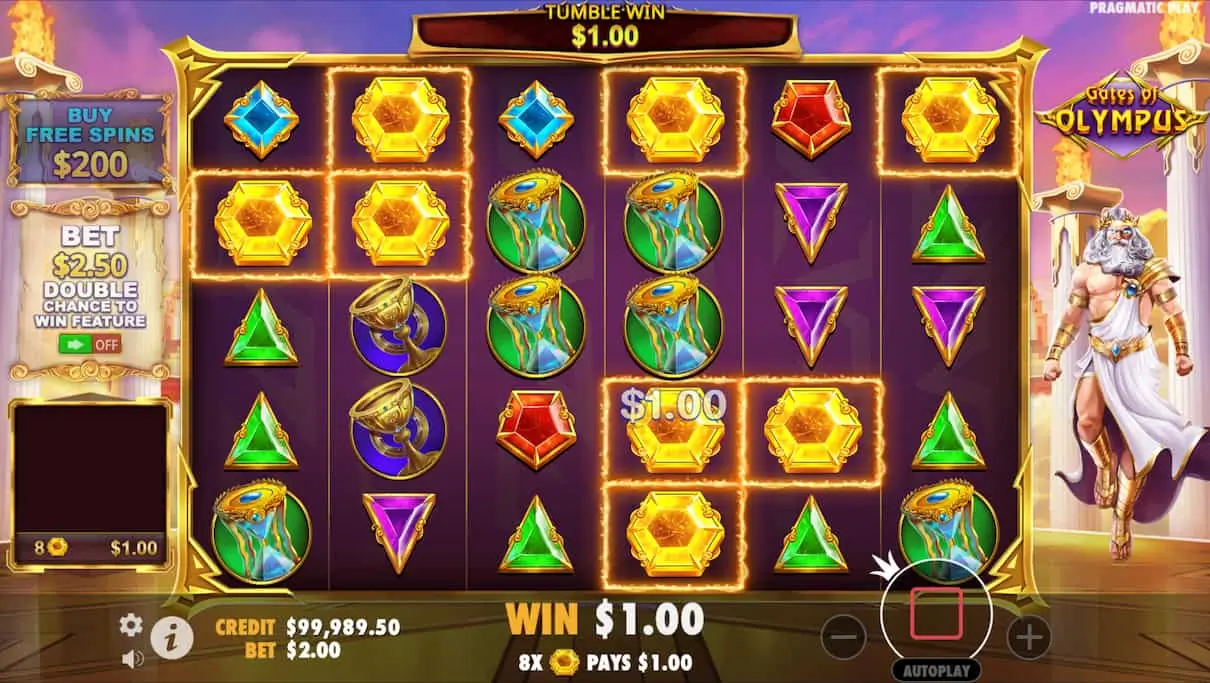
Task: Mute the sound speaker icon
Action: click(131, 658)
